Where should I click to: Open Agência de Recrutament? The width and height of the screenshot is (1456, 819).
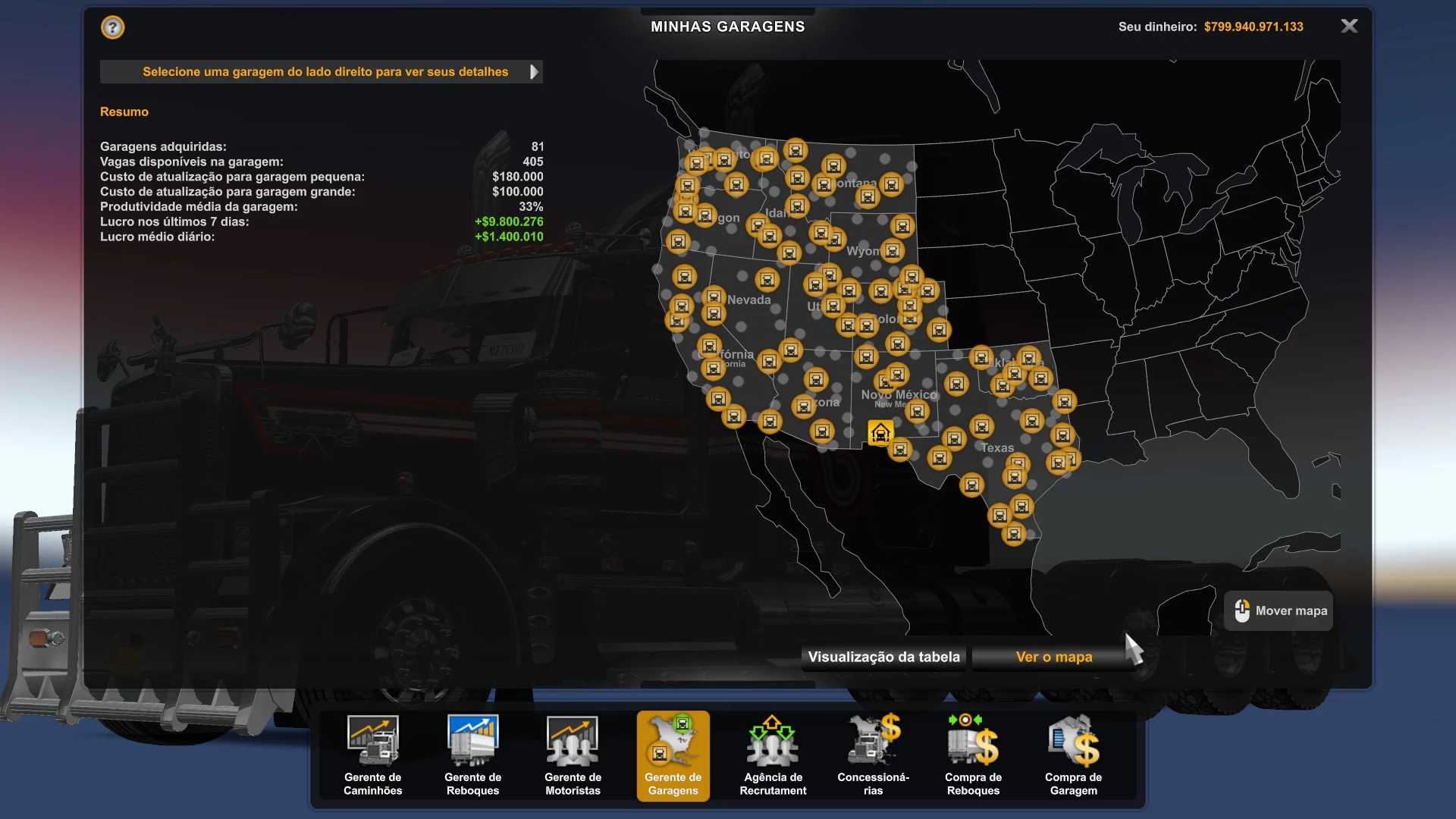click(773, 755)
